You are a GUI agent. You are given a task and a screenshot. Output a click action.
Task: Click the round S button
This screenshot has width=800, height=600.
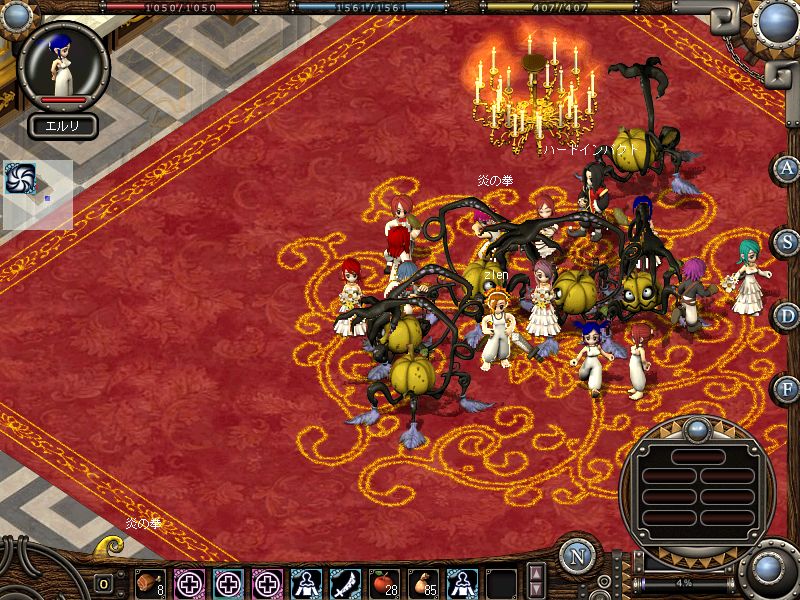[786, 242]
